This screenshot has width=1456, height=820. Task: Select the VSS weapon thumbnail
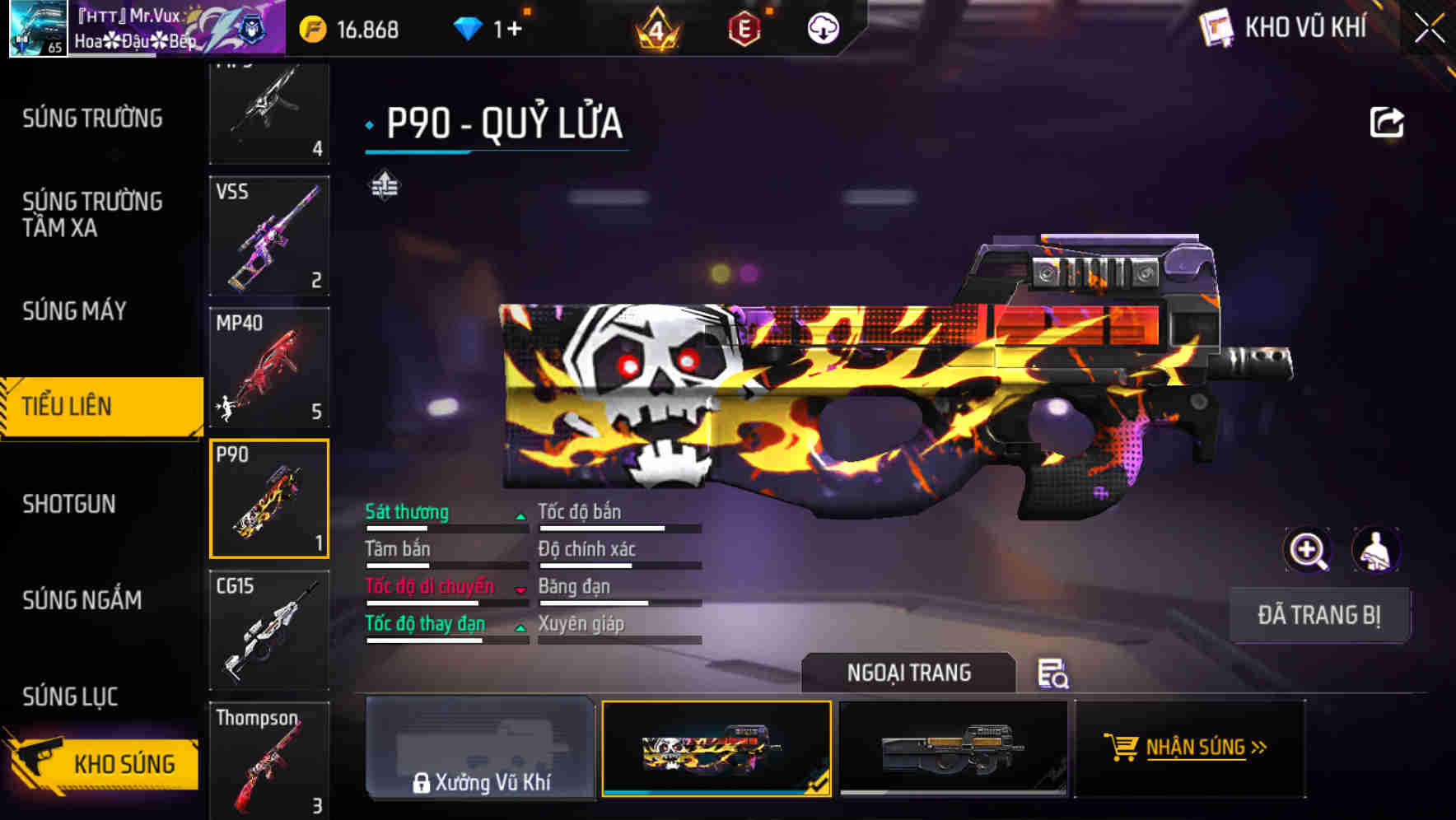pyautogui.click(x=268, y=235)
